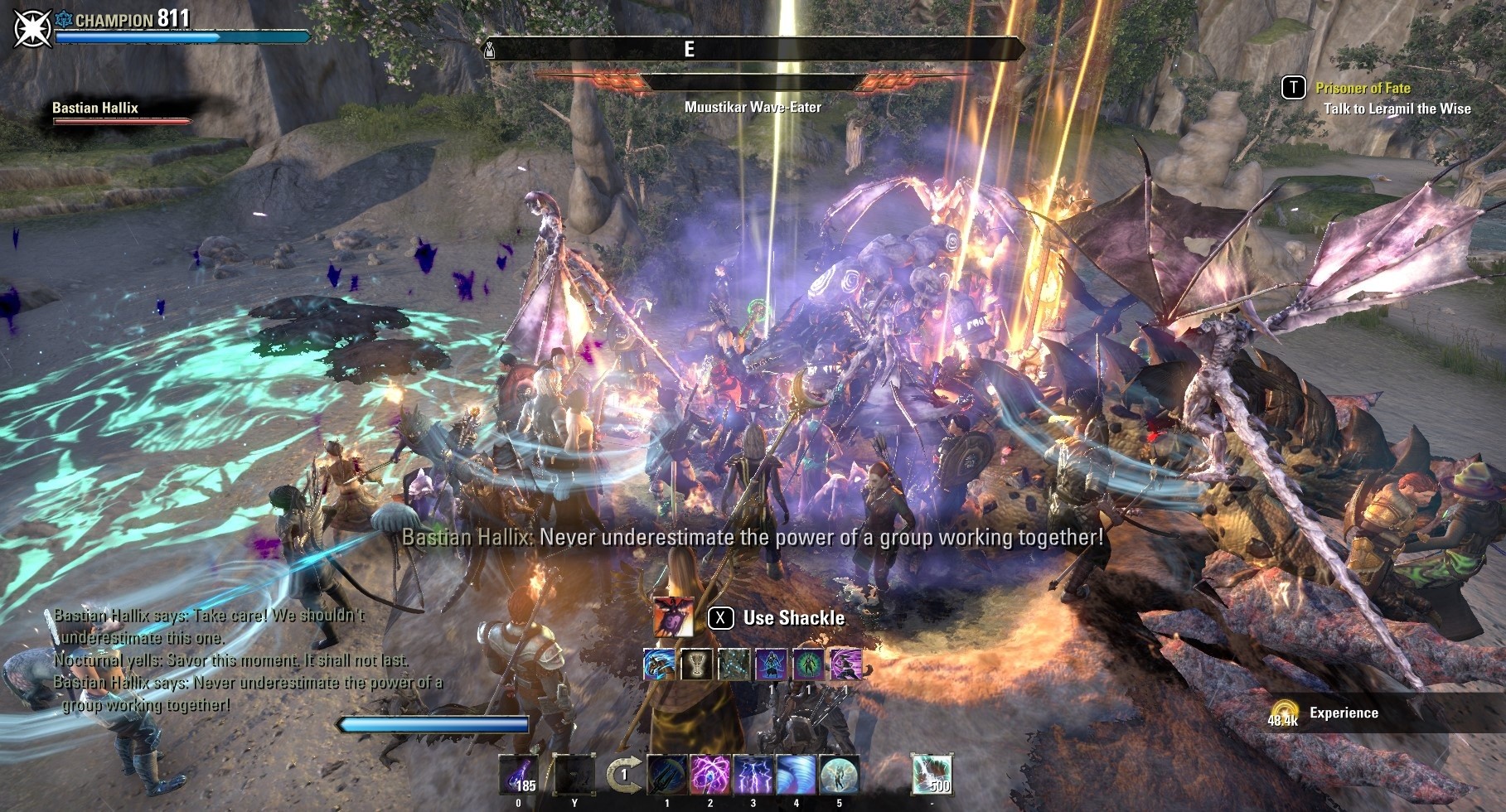The image size is (1506, 812).
Task: Select the star constellation buff icon
Action: (x=734, y=665)
